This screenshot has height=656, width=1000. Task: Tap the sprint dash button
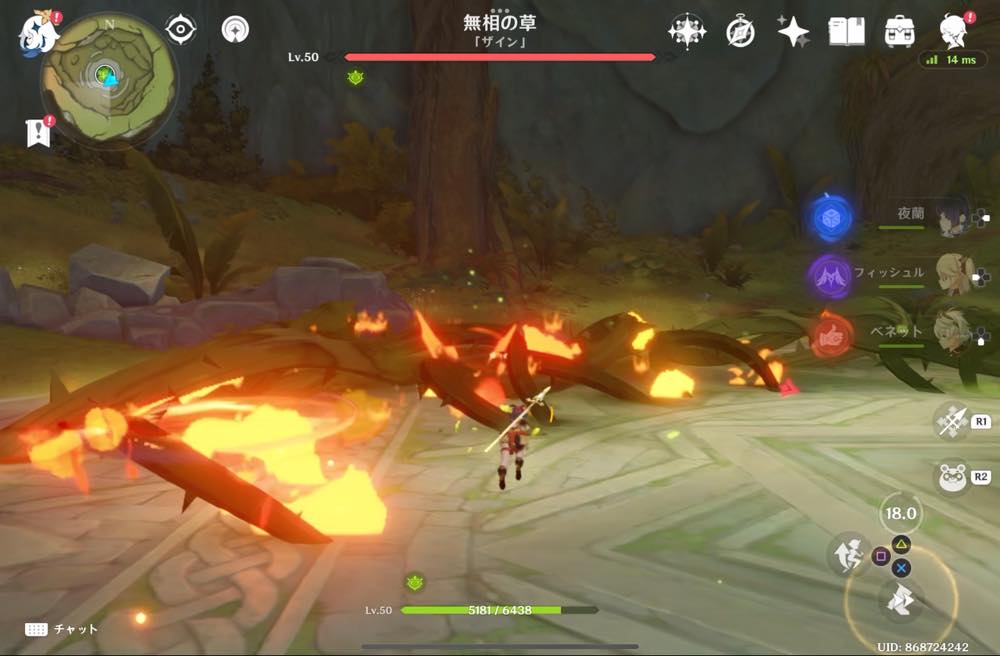tap(847, 553)
